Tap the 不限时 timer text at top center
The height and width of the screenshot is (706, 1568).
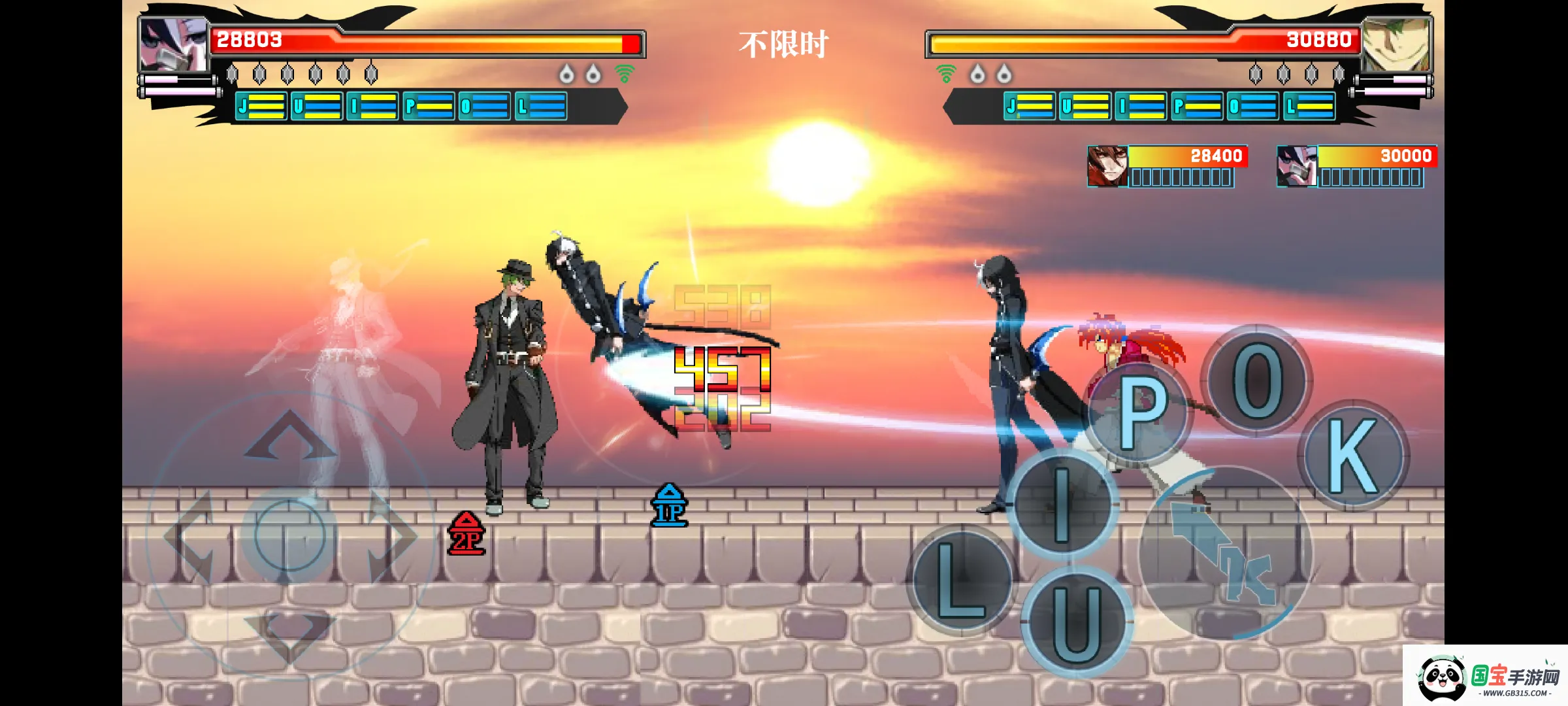pyautogui.click(x=784, y=44)
